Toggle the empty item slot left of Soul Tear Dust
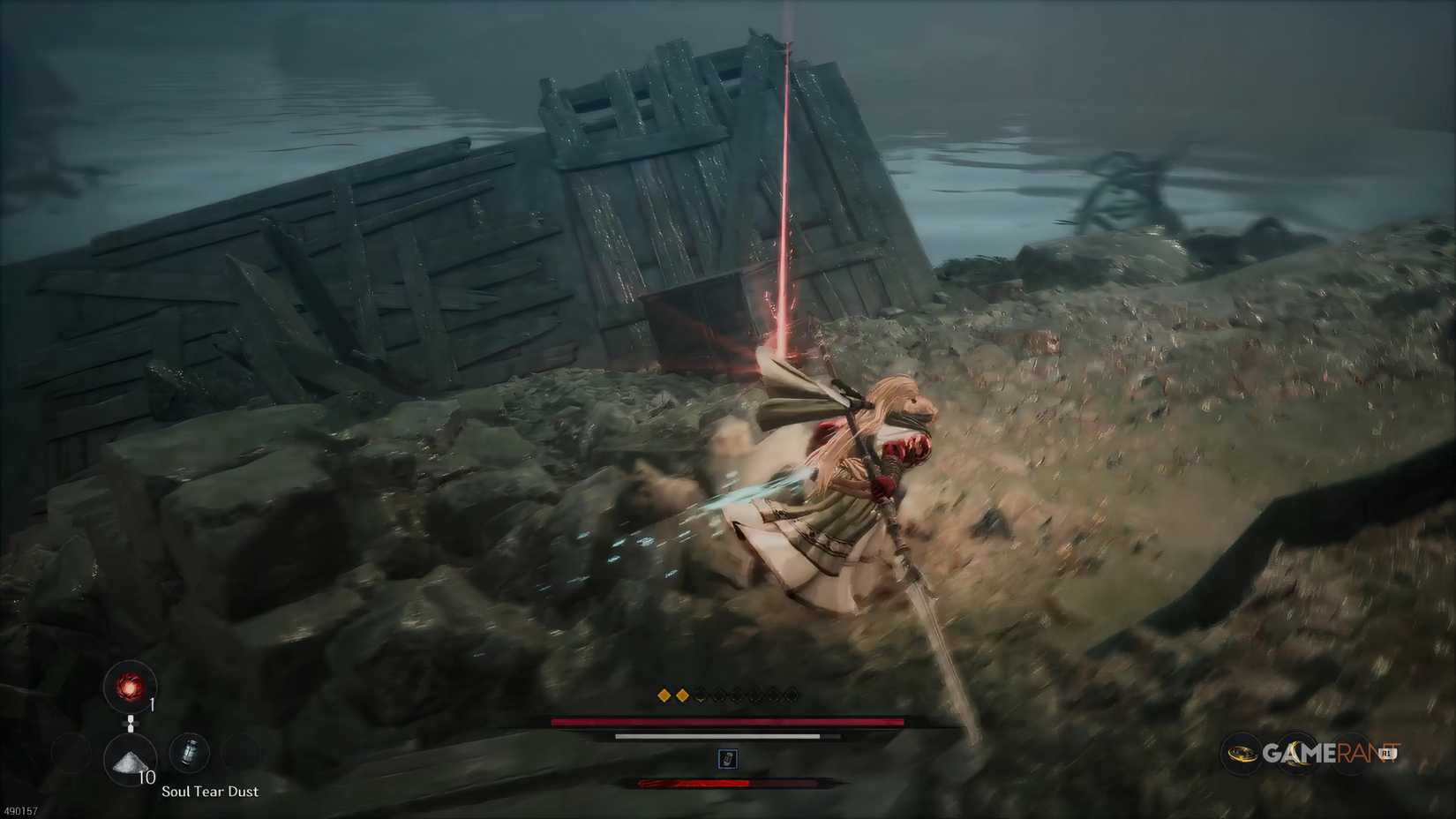The height and width of the screenshot is (819, 1456). pyautogui.click(x=71, y=755)
